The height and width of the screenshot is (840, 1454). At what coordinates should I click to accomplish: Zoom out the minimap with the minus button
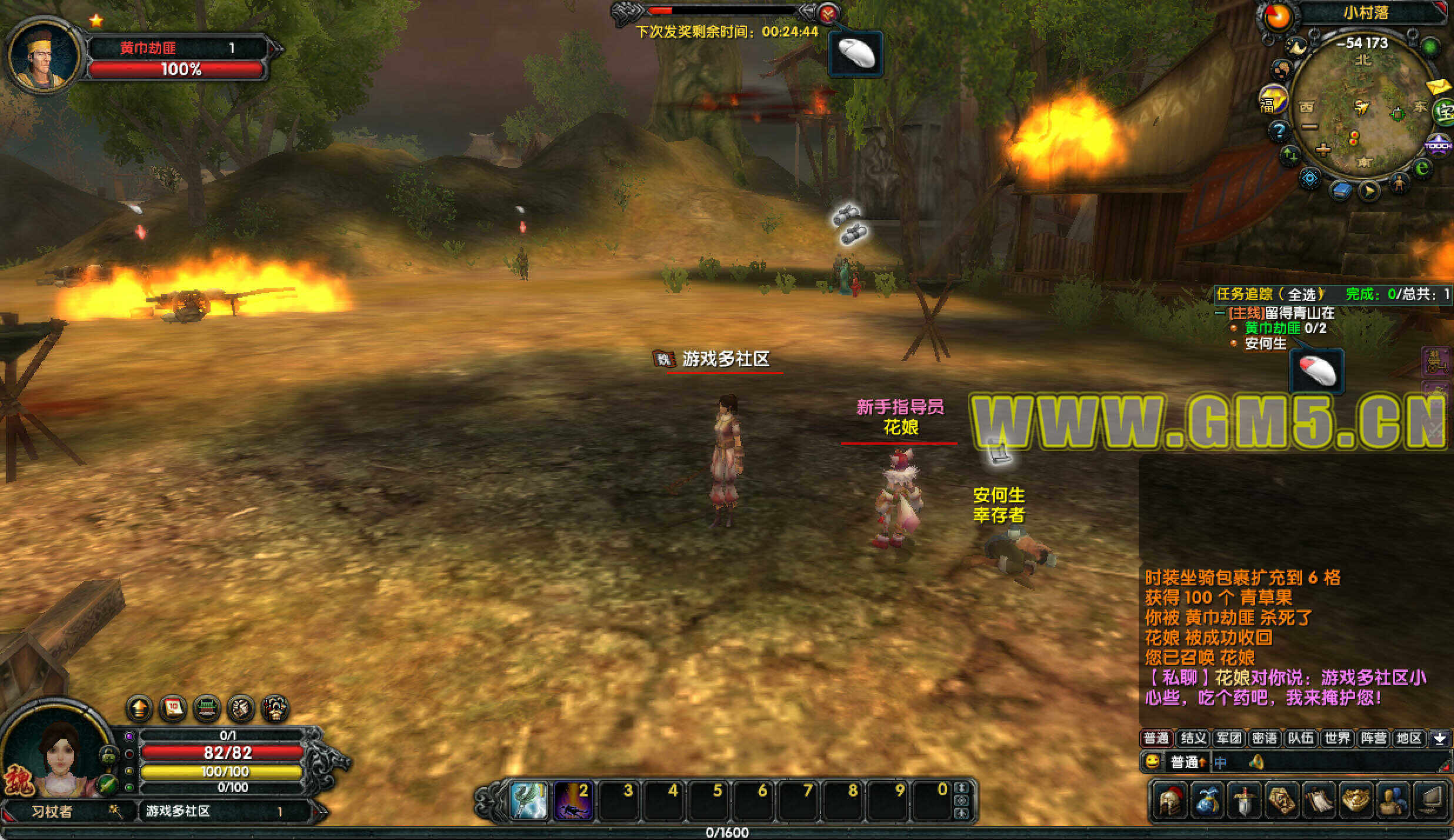click(1310, 126)
